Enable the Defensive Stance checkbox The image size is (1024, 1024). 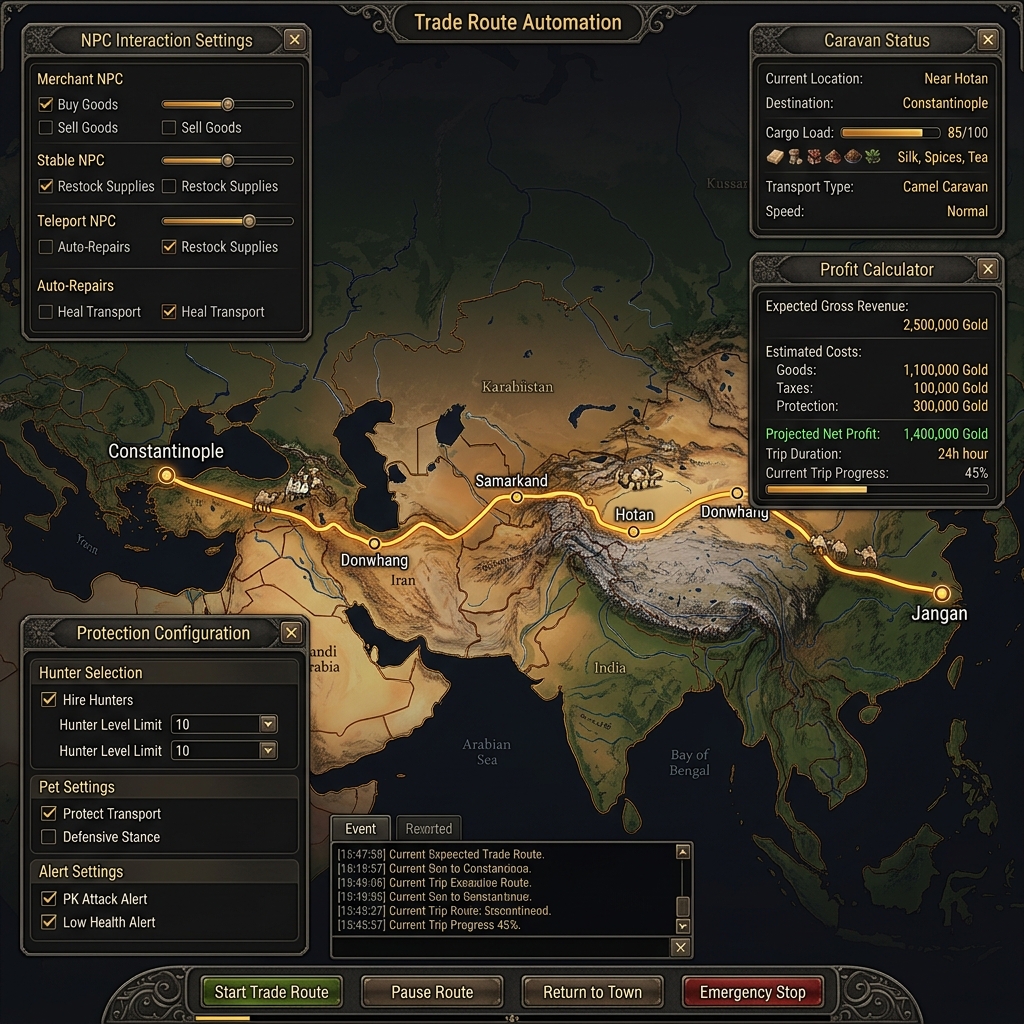pyautogui.click(x=48, y=837)
